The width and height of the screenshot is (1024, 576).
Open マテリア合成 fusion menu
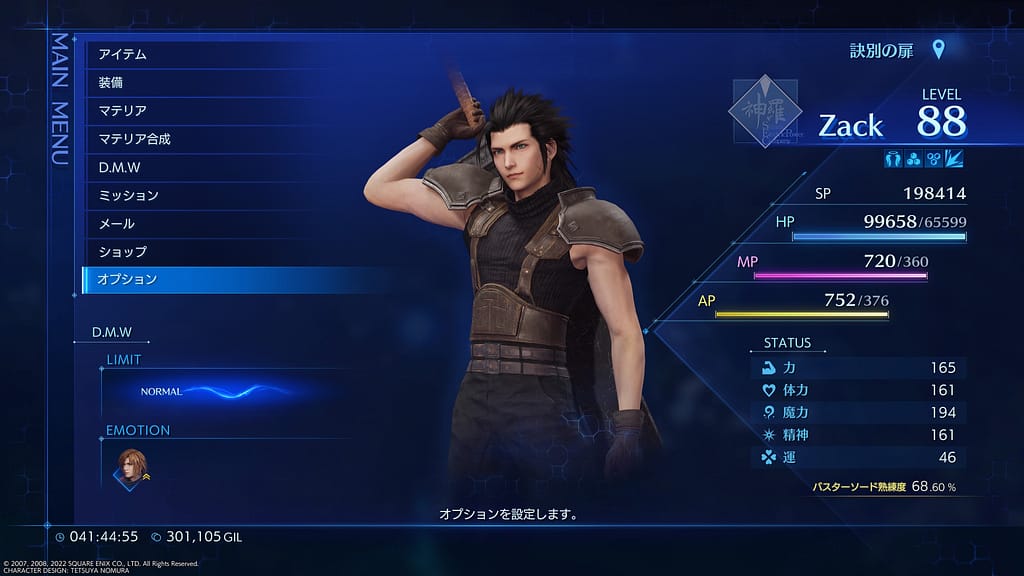pos(135,139)
